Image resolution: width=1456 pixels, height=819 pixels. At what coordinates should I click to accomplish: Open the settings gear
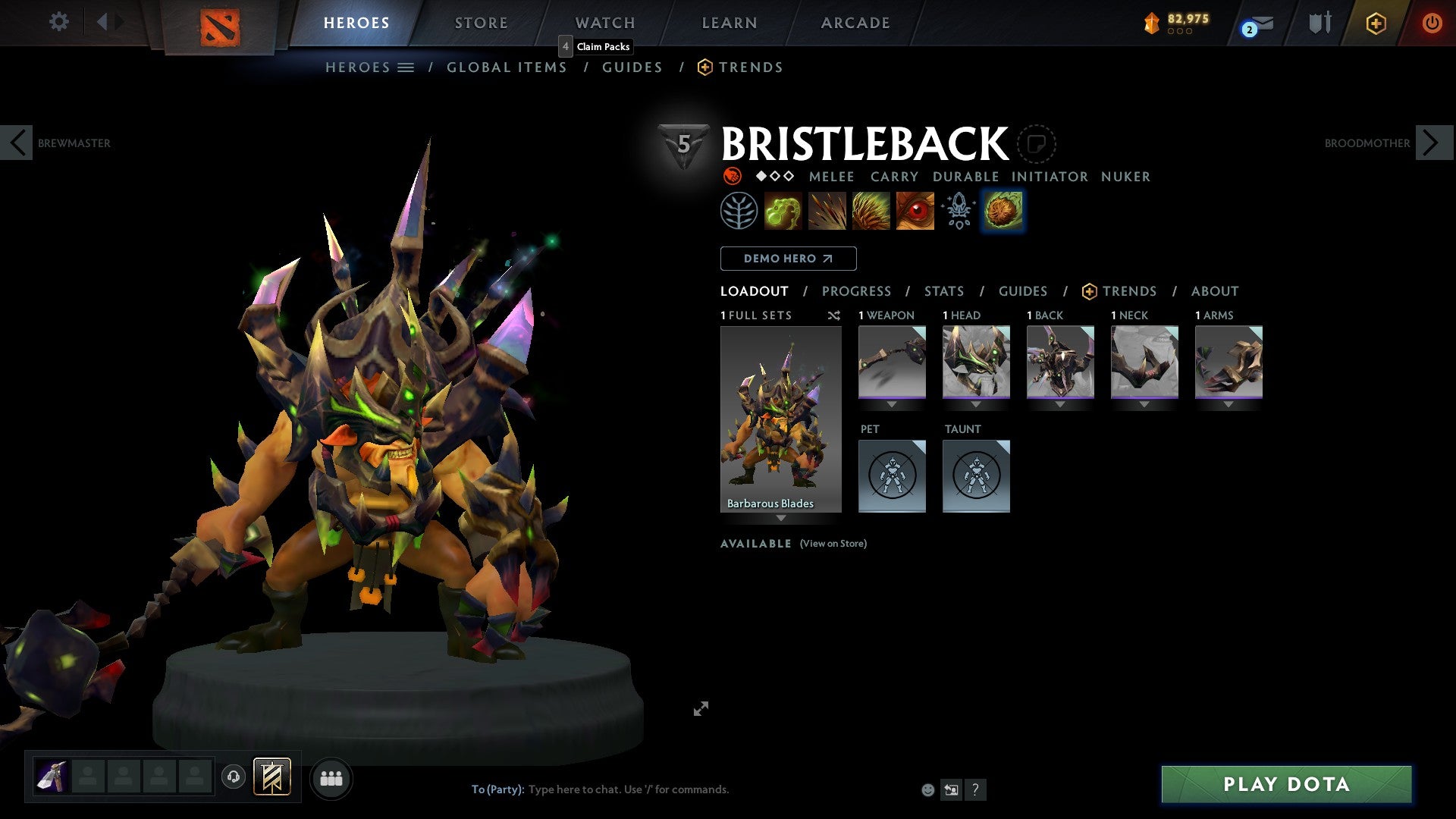[x=58, y=22]
